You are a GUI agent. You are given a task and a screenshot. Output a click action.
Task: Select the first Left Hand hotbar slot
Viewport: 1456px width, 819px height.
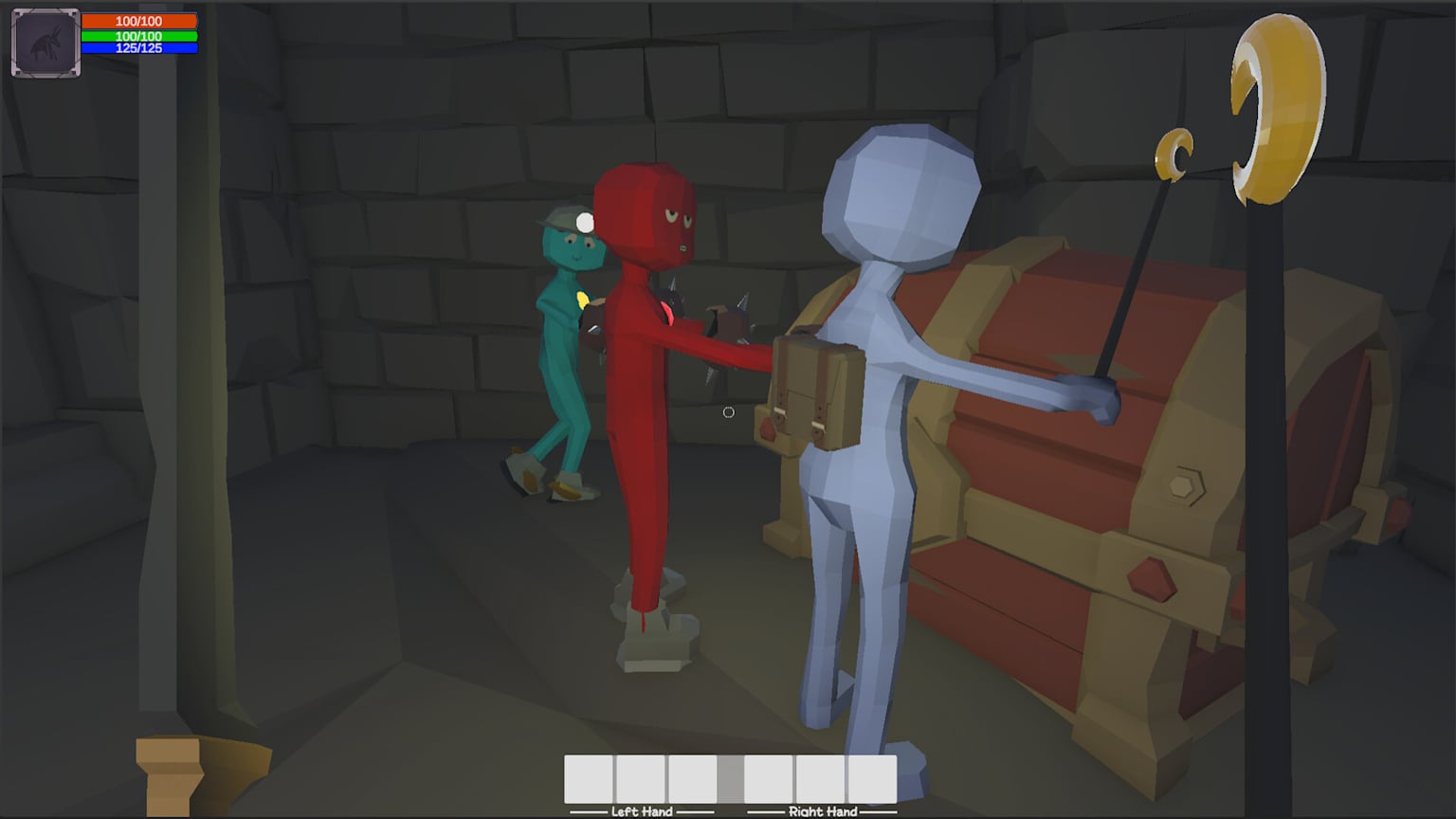tap(587, 779)
